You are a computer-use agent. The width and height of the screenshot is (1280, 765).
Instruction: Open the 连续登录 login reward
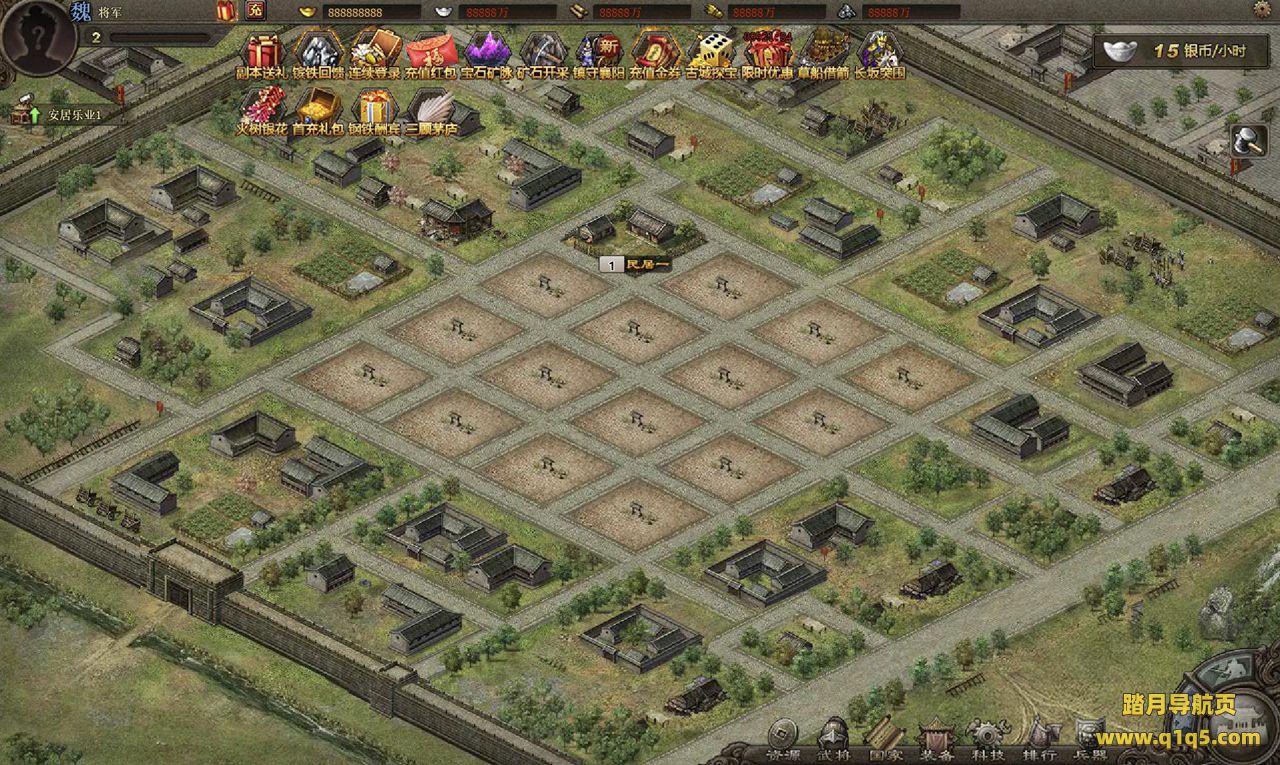tap(375, 52)
